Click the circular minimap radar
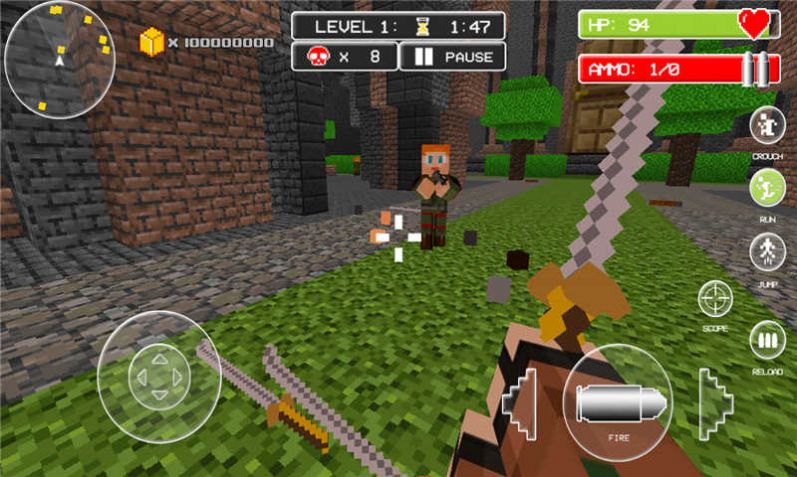 59,59
